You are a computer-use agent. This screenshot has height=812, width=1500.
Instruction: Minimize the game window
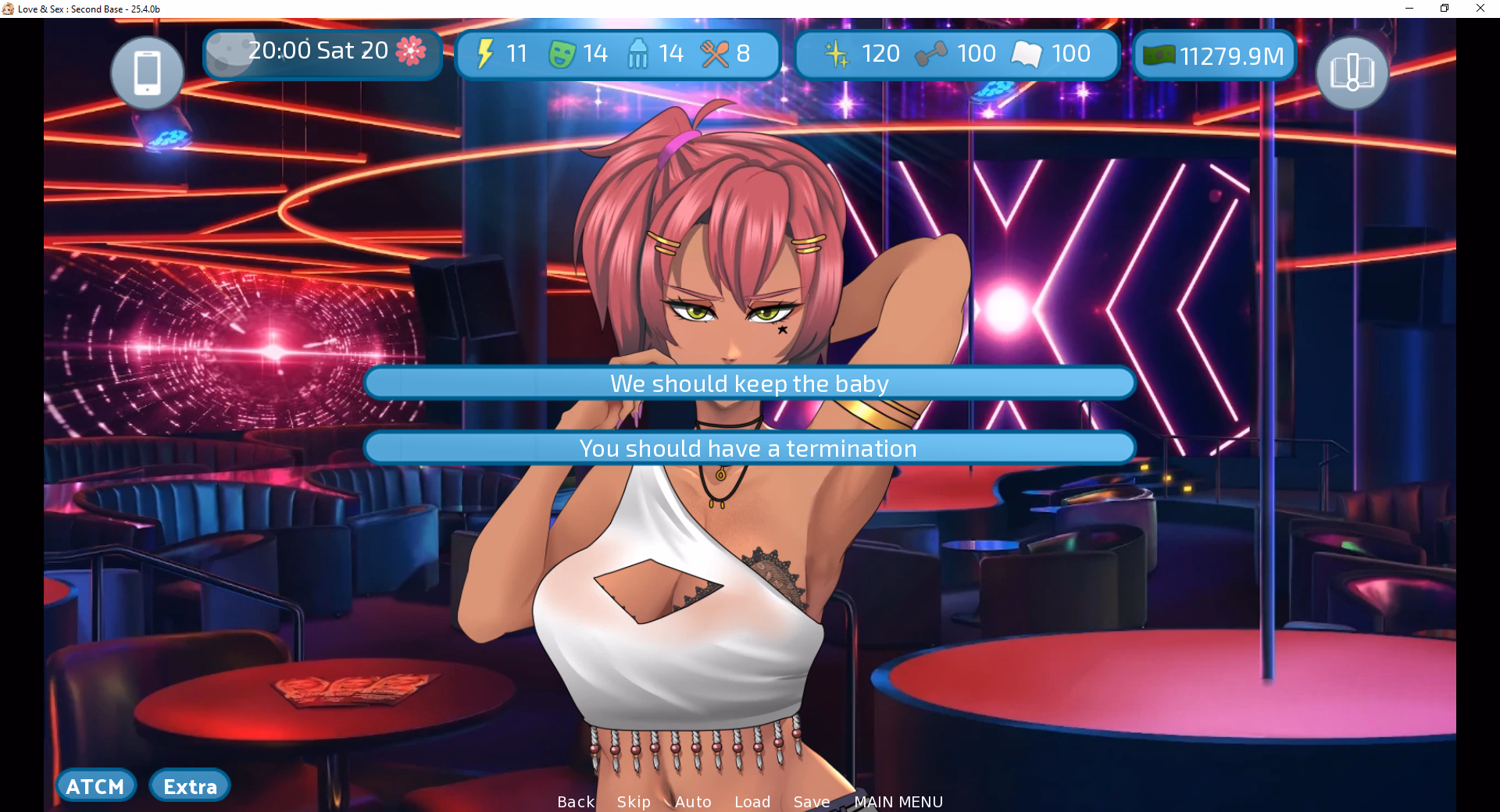point(1409,9)
